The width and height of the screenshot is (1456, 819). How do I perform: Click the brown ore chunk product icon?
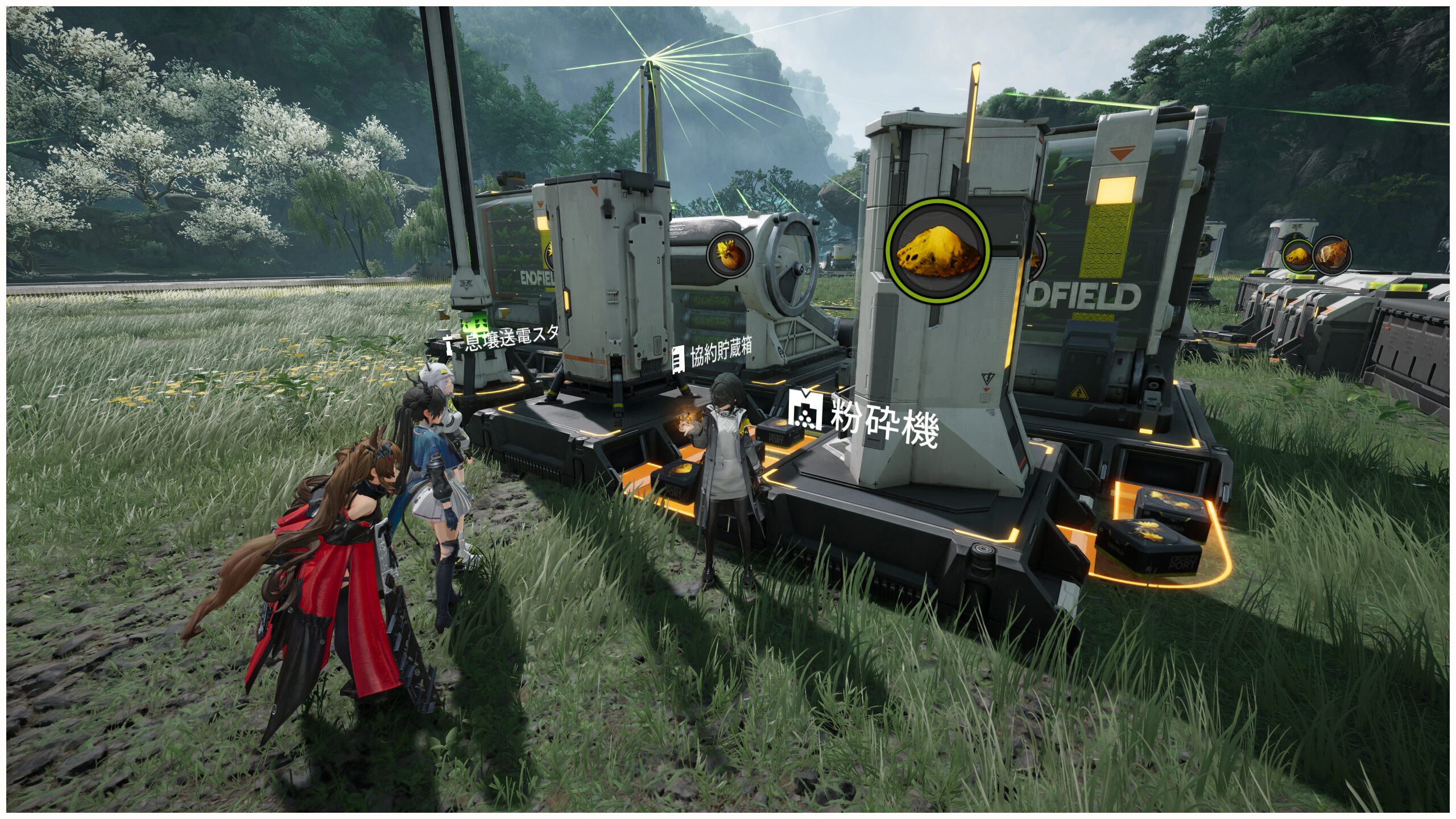(1331, 254)
